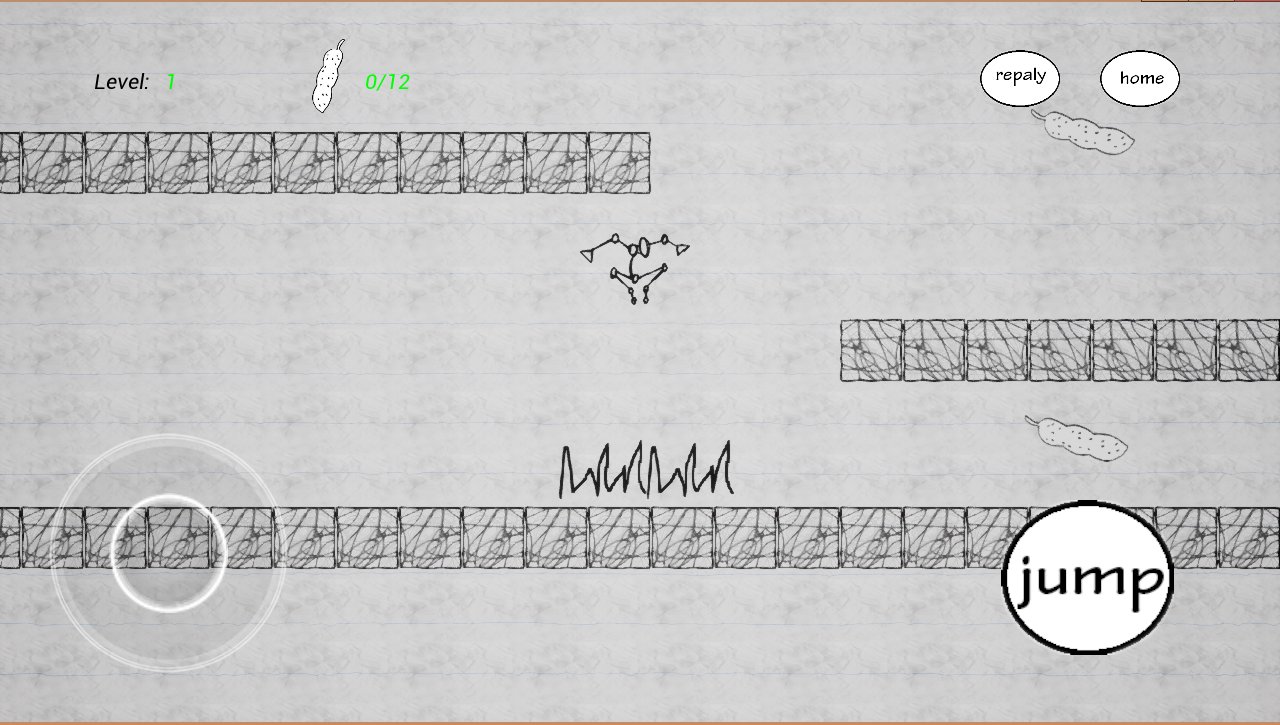Tap the jump button
This screenshot has height=725, width=1280.
[x=1087, y=577]
